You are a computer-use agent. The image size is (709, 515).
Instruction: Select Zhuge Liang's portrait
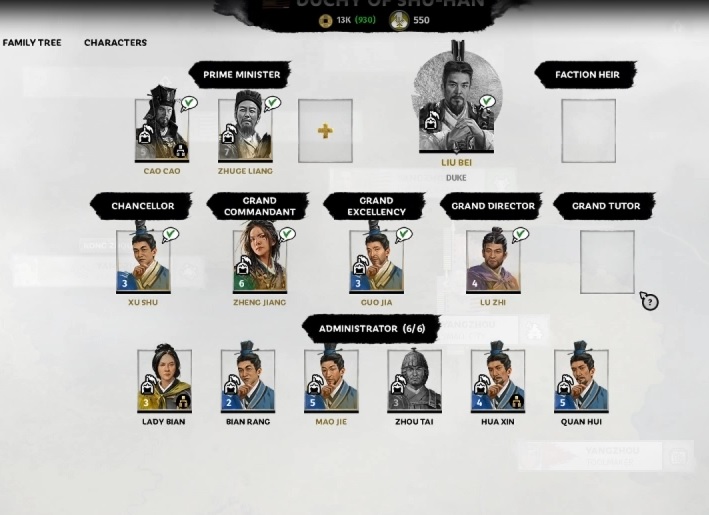[x=245, y=128]
